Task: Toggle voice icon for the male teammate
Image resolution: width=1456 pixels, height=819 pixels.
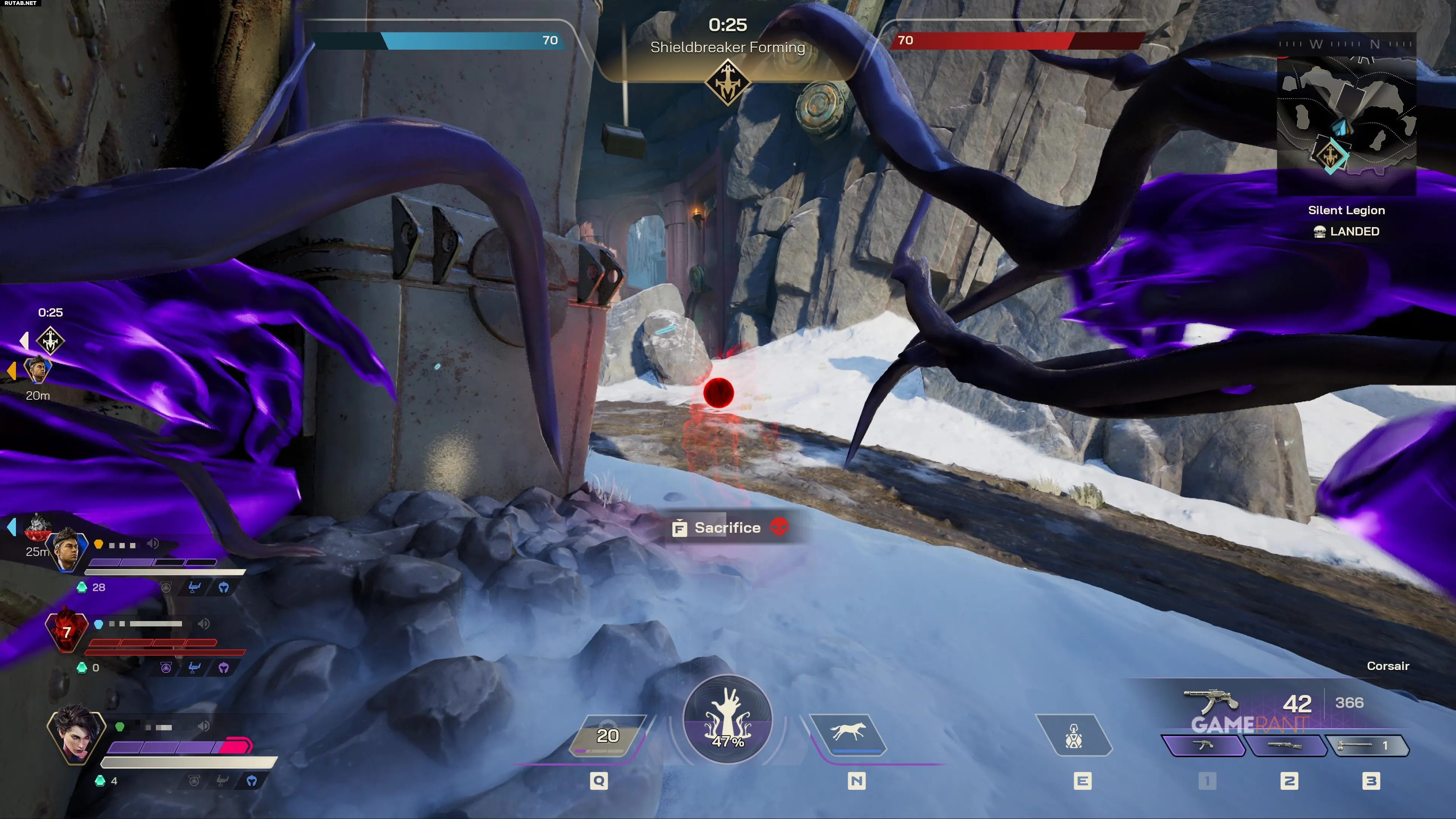Action: tap(153, 544)
